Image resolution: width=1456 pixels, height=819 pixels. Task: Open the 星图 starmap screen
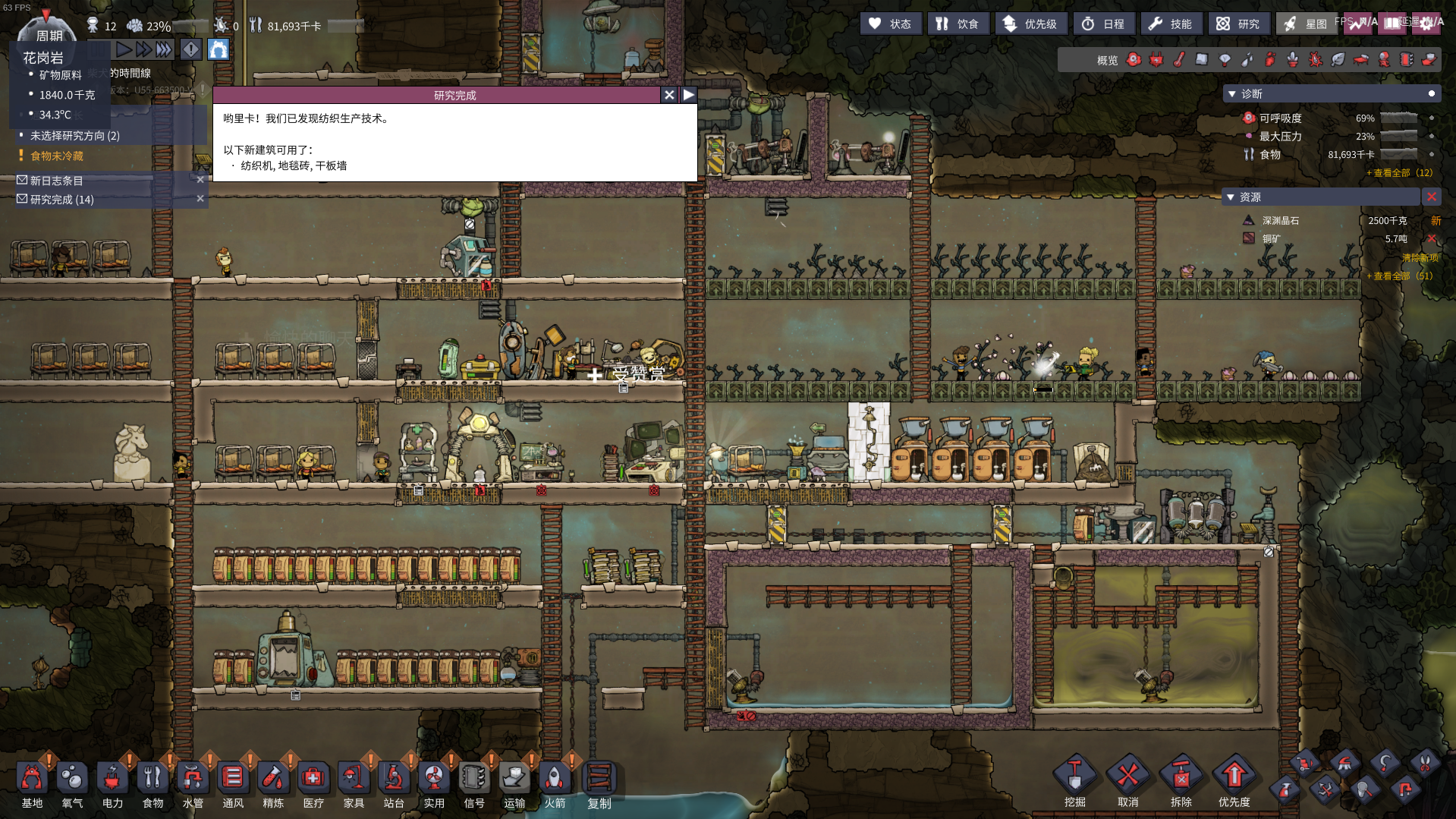coord(1306,24)
